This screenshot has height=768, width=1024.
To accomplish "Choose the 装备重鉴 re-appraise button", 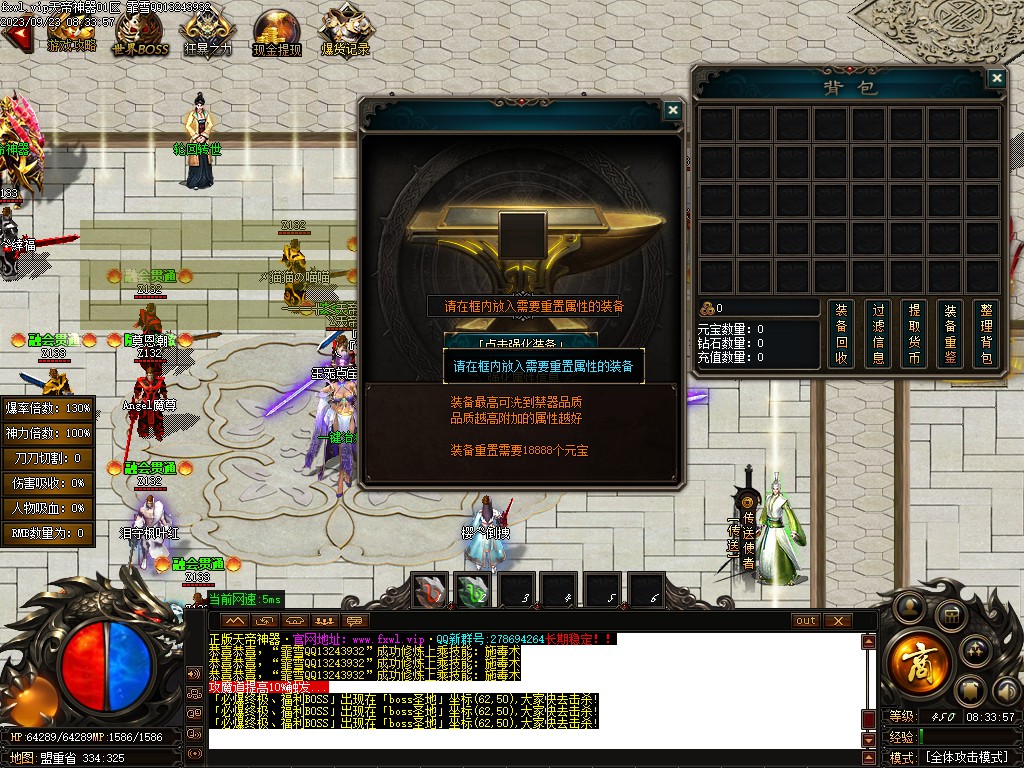I will pos(951,334).
